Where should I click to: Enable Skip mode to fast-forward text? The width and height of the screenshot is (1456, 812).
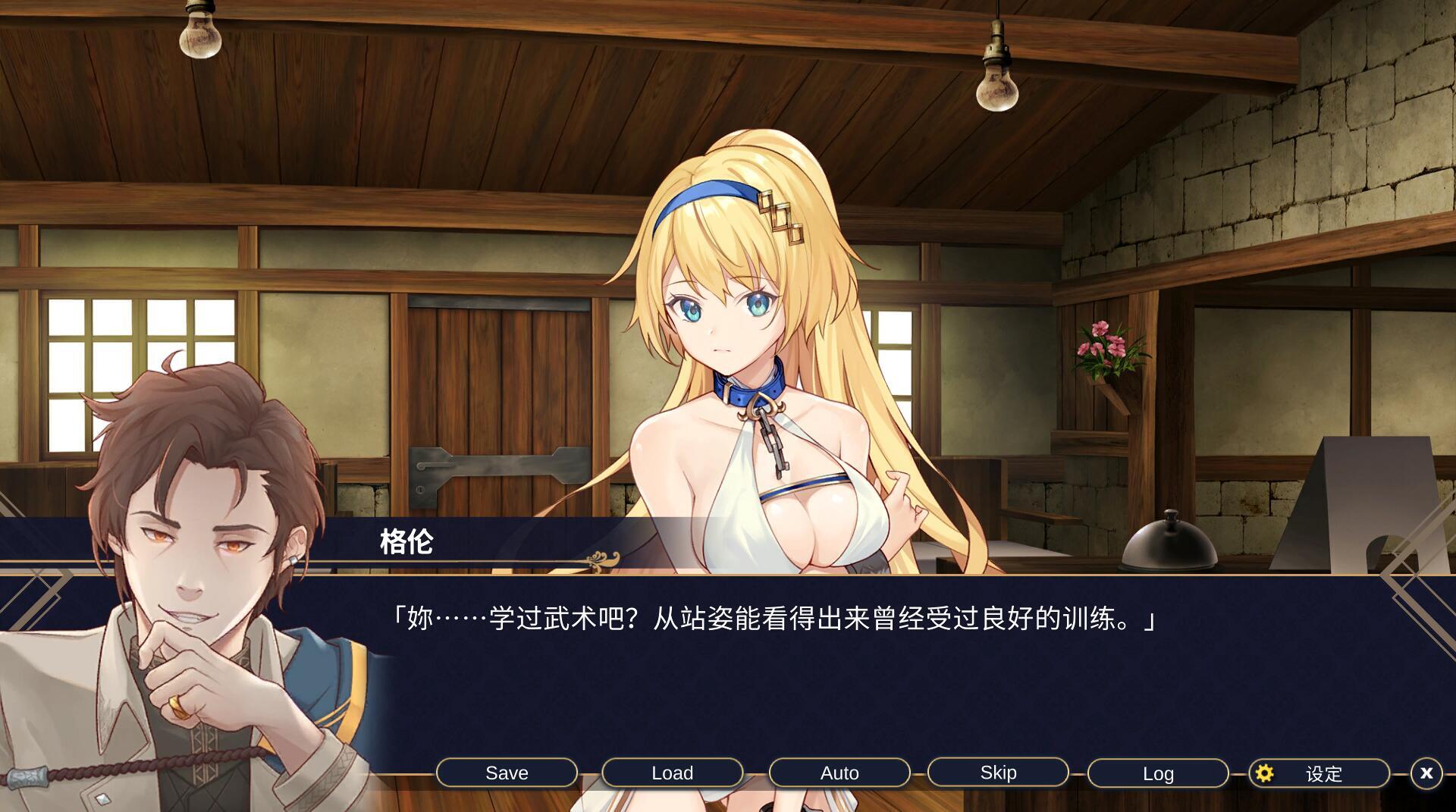click(998, 772)
